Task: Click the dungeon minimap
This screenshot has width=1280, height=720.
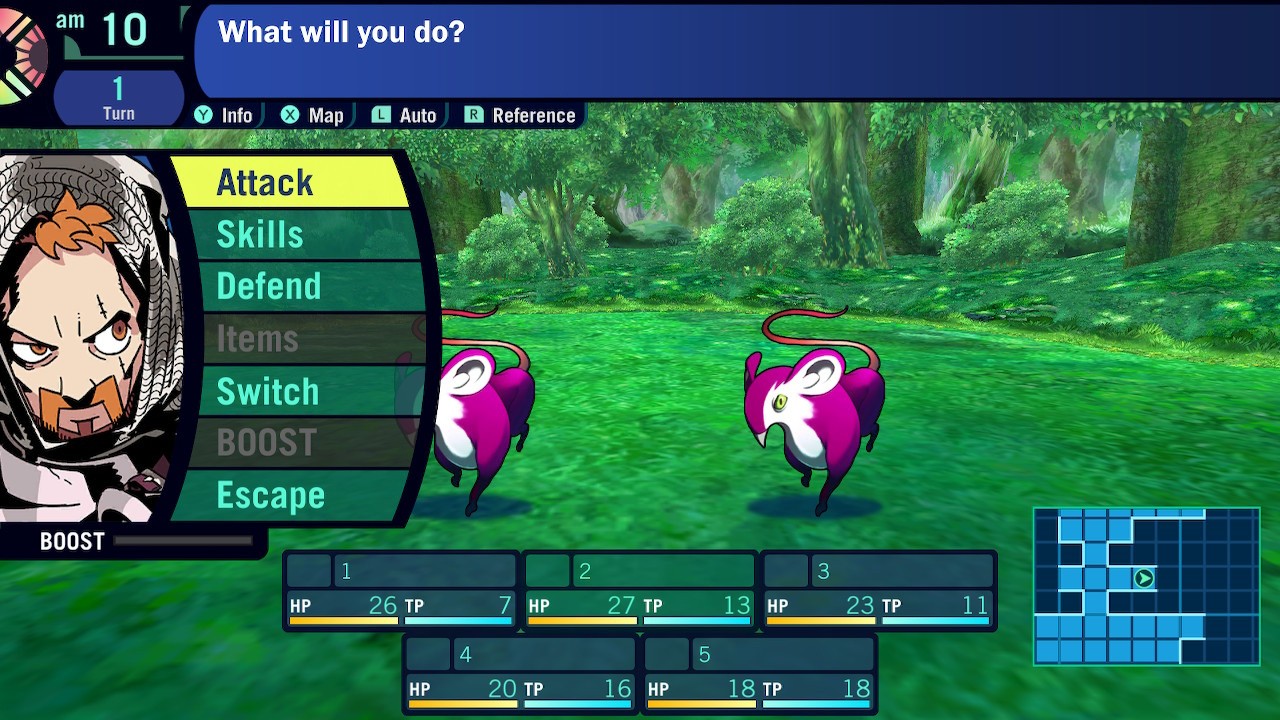Action: 1146,586
